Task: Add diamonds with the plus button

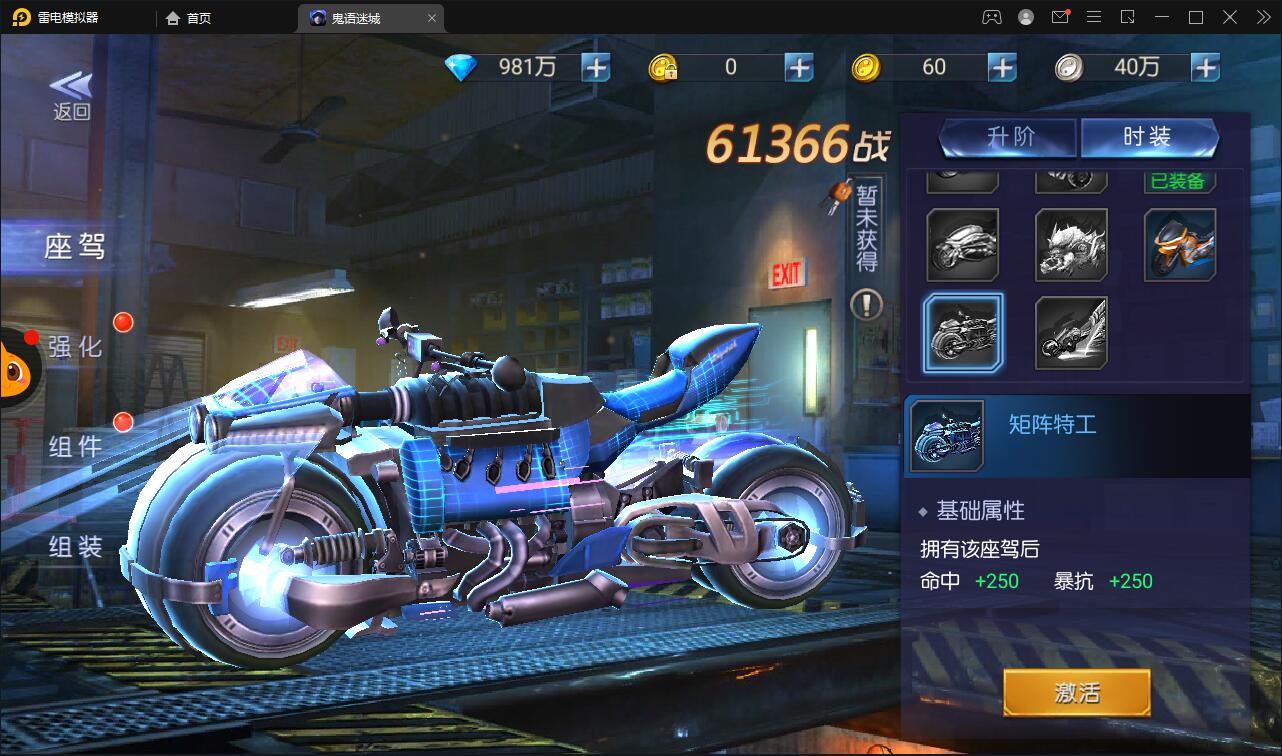Action: (596, 67)
